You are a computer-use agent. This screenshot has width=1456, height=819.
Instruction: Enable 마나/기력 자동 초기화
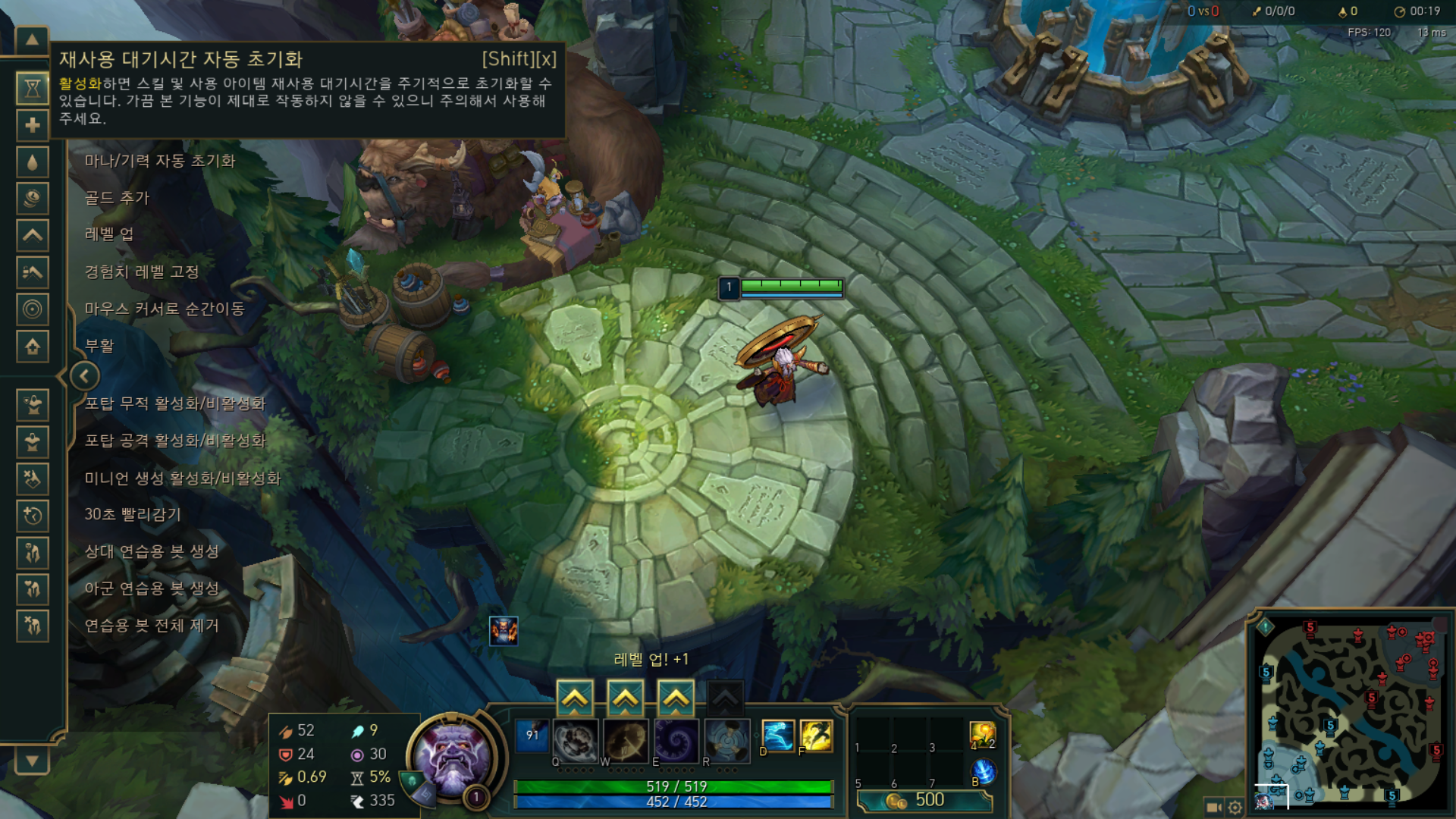(x=161, y=162)
